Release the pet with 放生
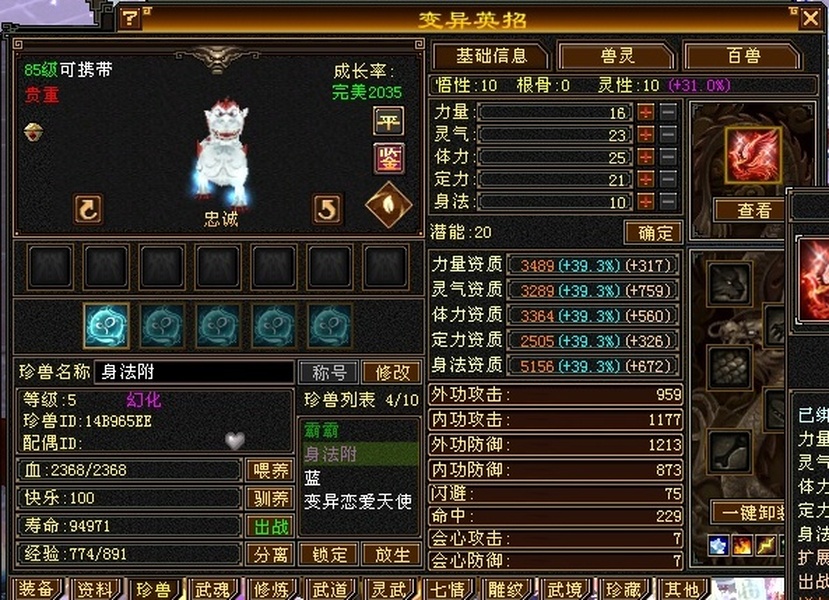Screen dimensions: 829x600 tap(391, 554)
